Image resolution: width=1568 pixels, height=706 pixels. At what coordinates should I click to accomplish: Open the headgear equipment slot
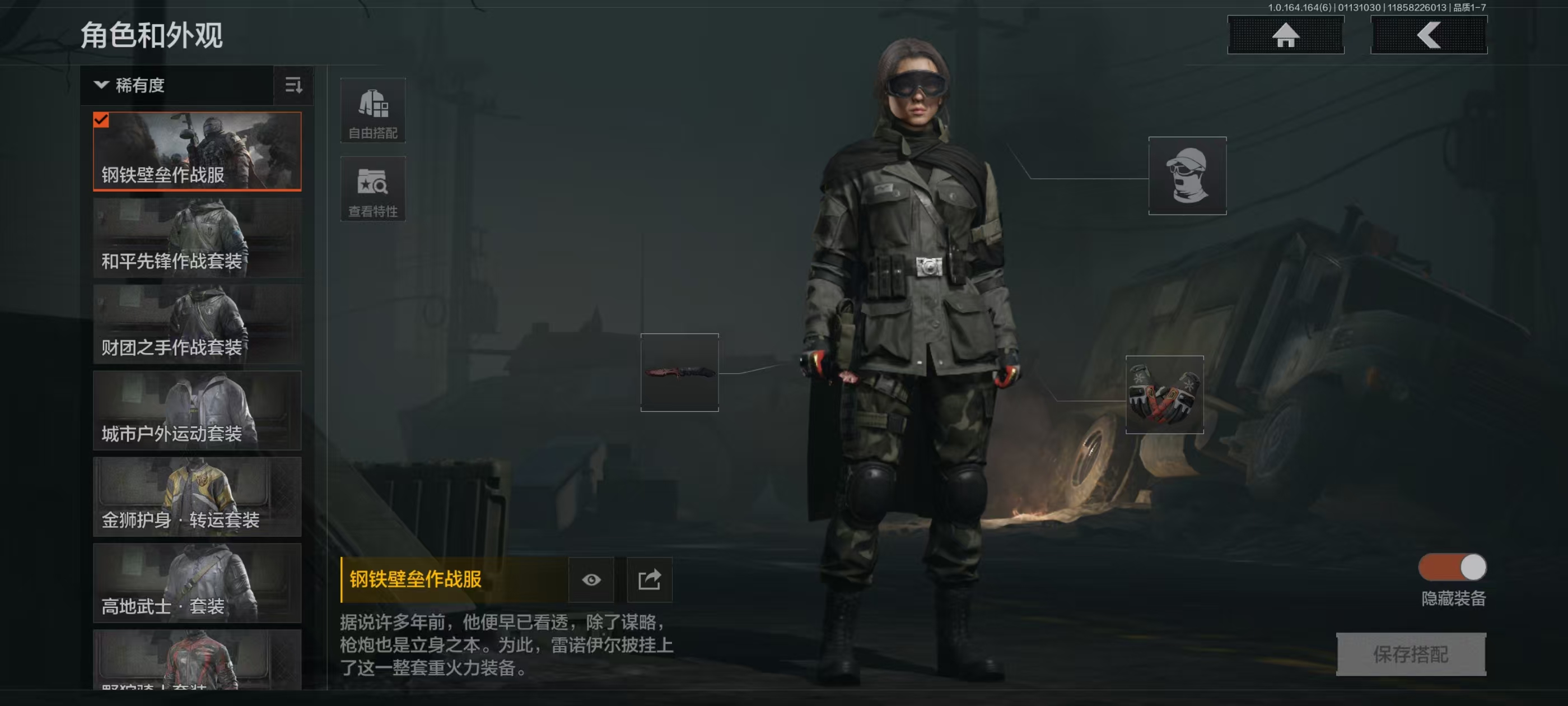pyautogui.click(x=1187, y=175)
